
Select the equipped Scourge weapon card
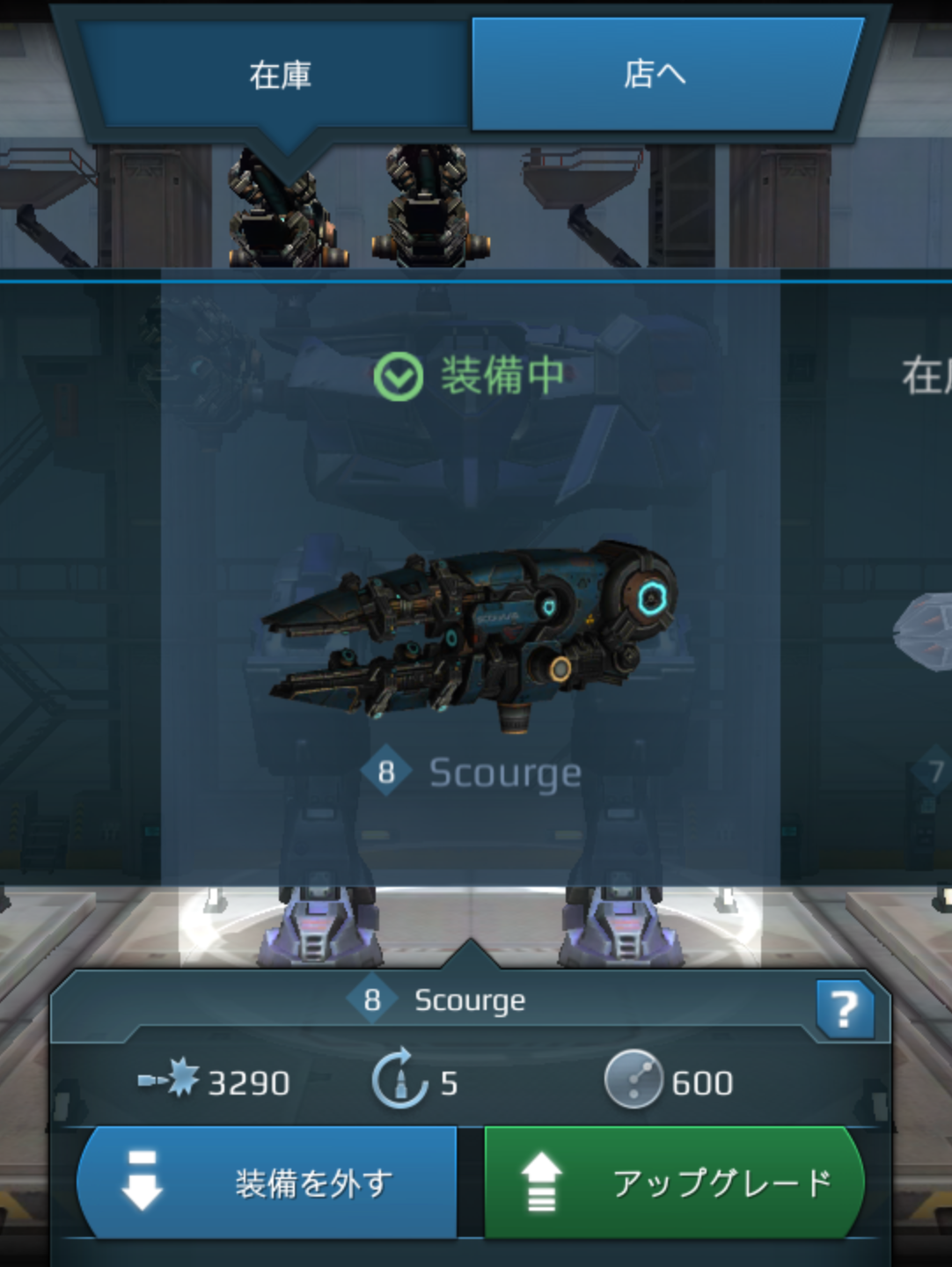(470, 581)
